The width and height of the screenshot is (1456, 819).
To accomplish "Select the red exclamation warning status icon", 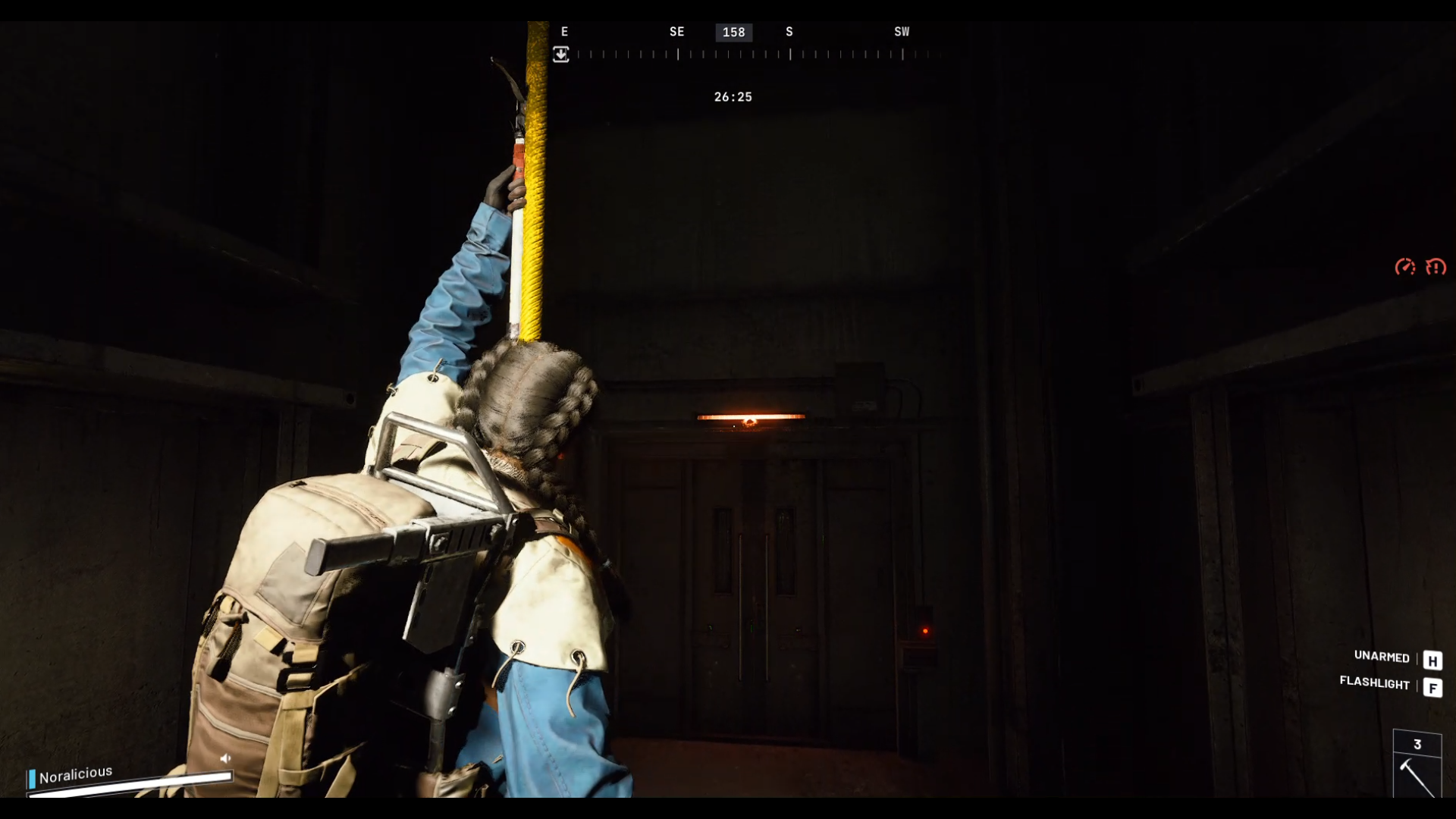I will pos(1436,267).
